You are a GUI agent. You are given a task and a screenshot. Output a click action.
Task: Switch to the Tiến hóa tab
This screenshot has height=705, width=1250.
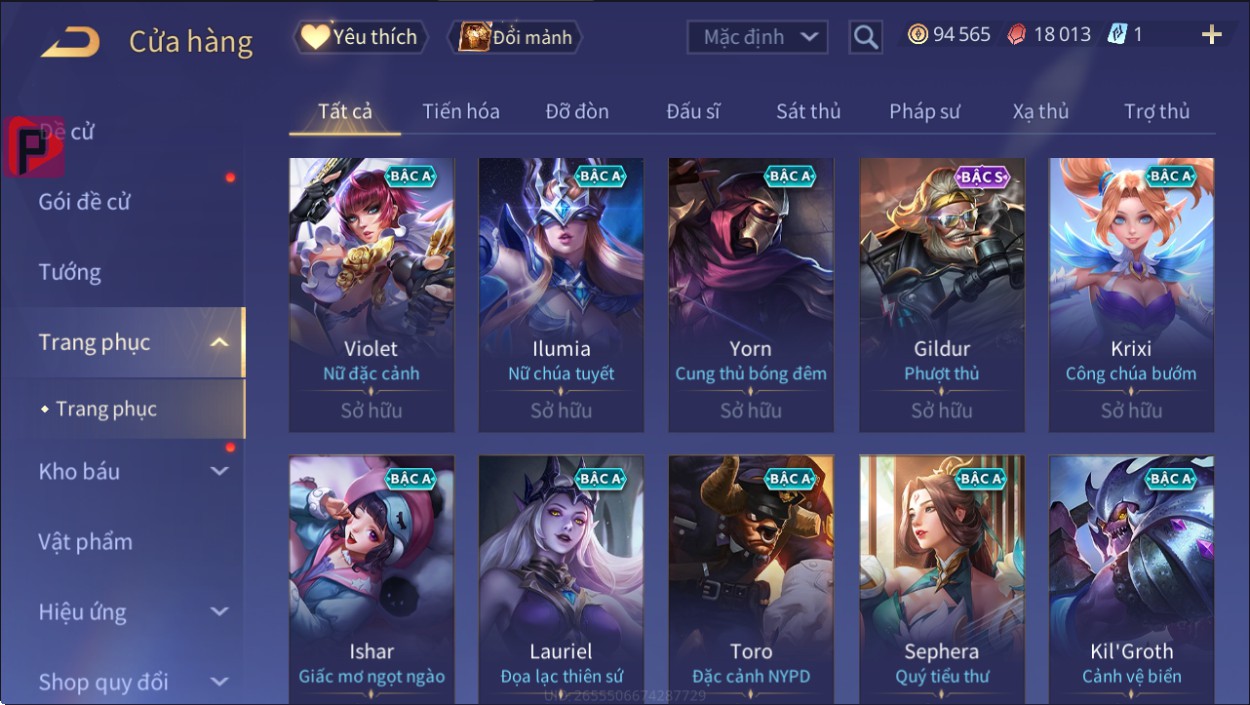click(x=460, y=112)
